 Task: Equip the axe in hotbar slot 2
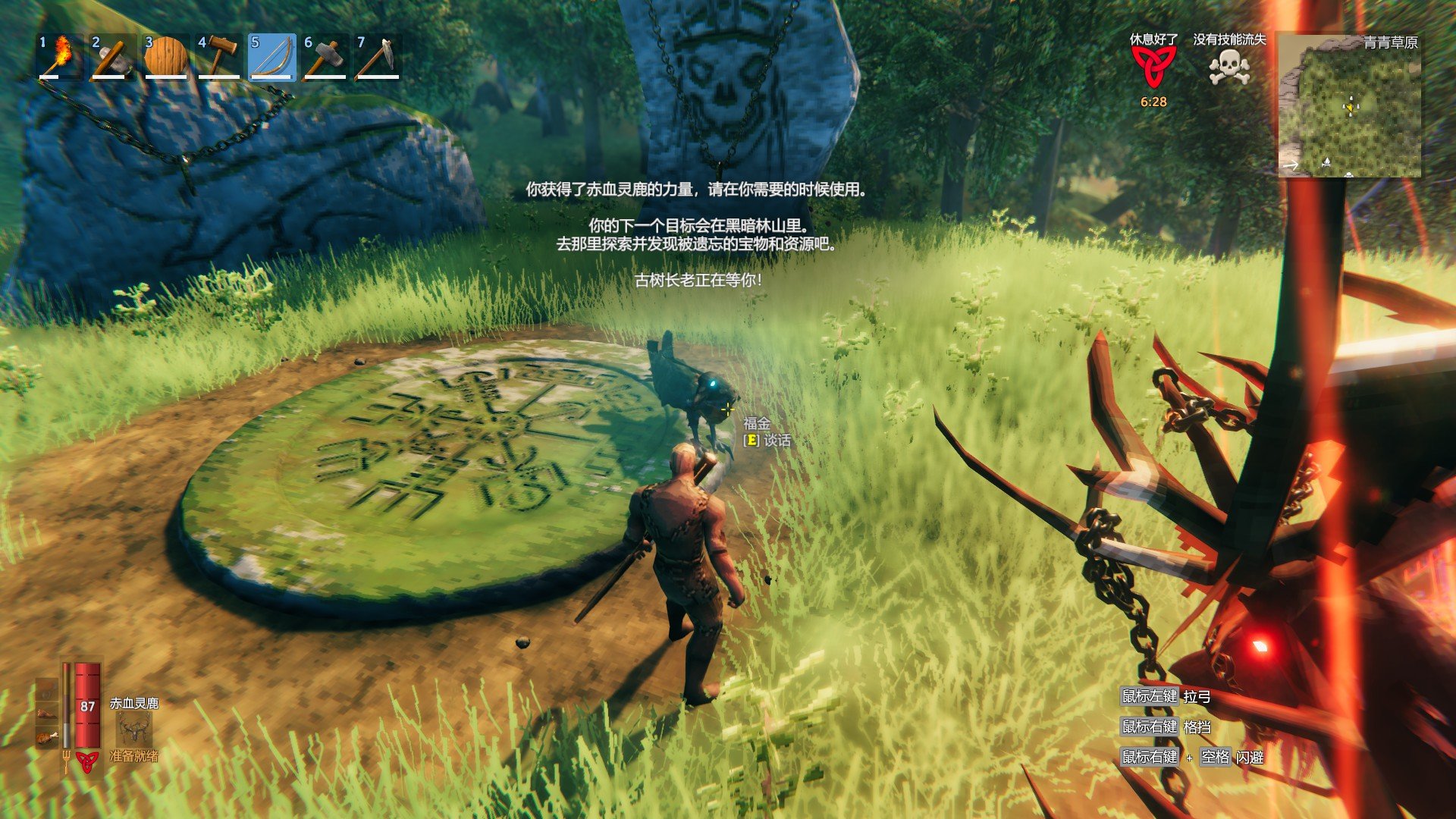(113, 57)
